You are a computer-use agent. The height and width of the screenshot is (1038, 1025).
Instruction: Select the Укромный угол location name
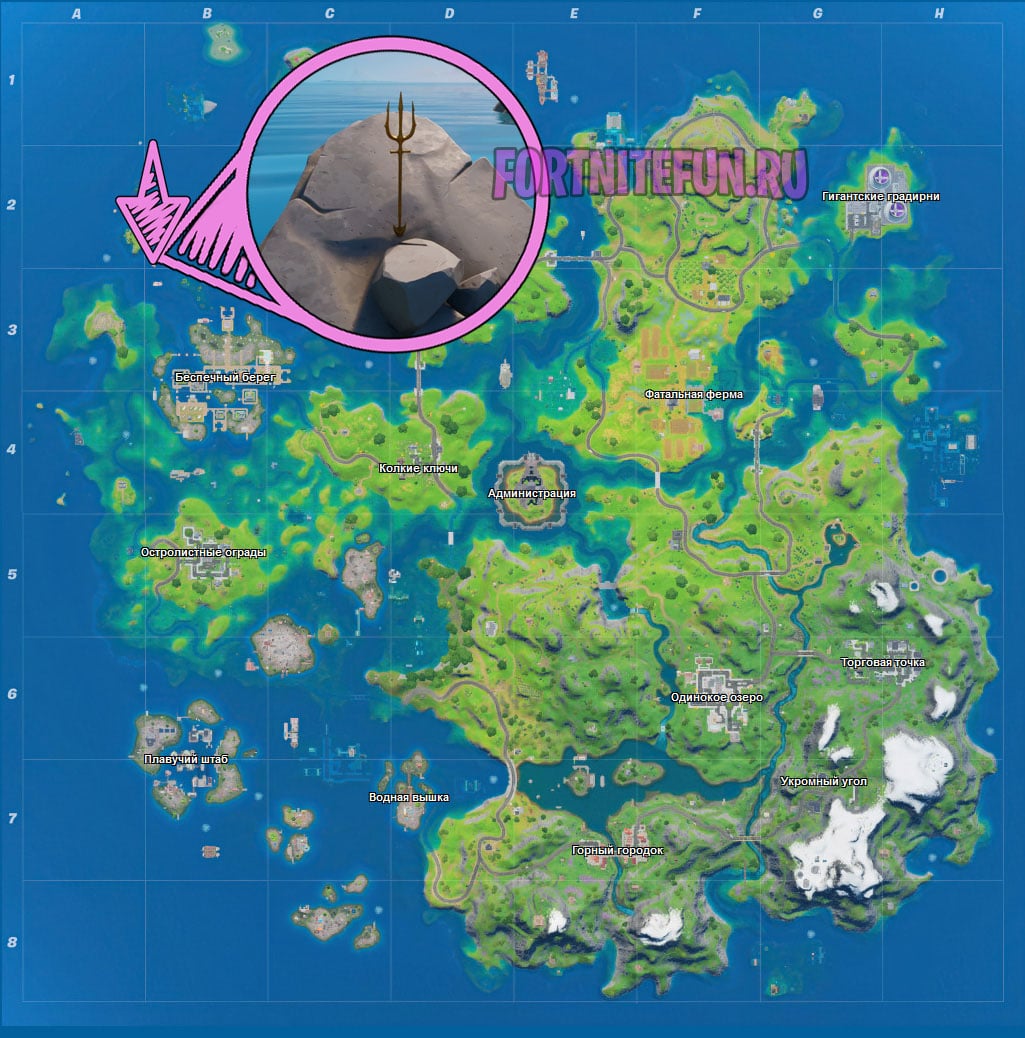[x=824, y=781]
